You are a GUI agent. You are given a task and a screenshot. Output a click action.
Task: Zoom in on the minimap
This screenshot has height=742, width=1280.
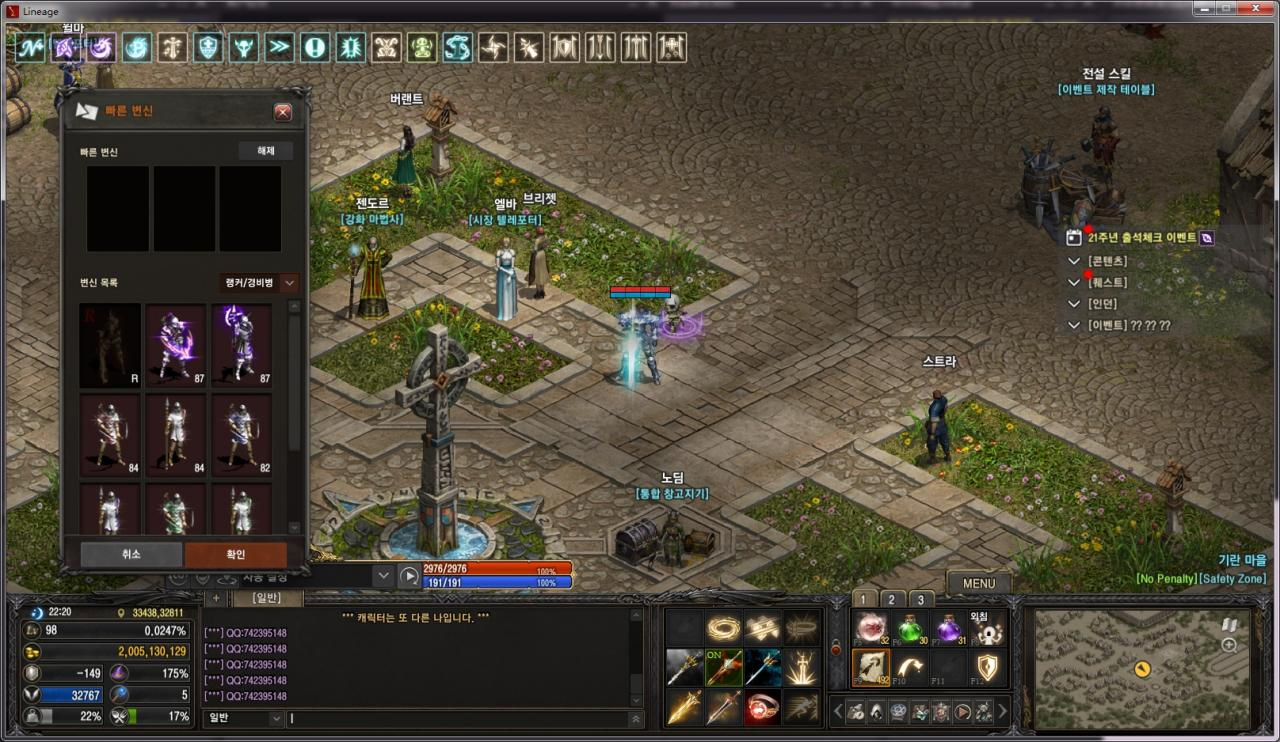(1229, 645)
